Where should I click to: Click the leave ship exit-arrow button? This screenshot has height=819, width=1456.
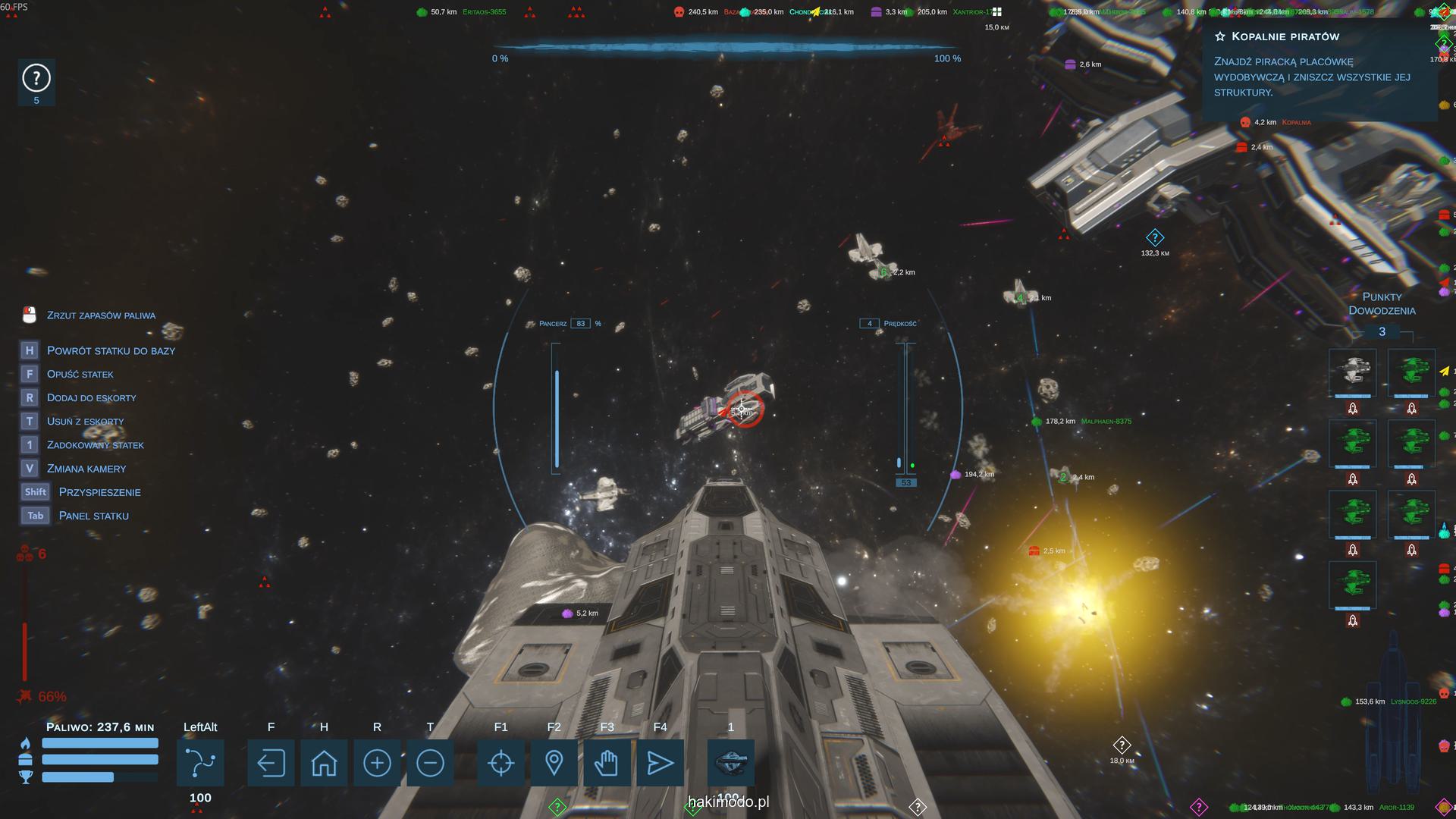pos(271,763)
